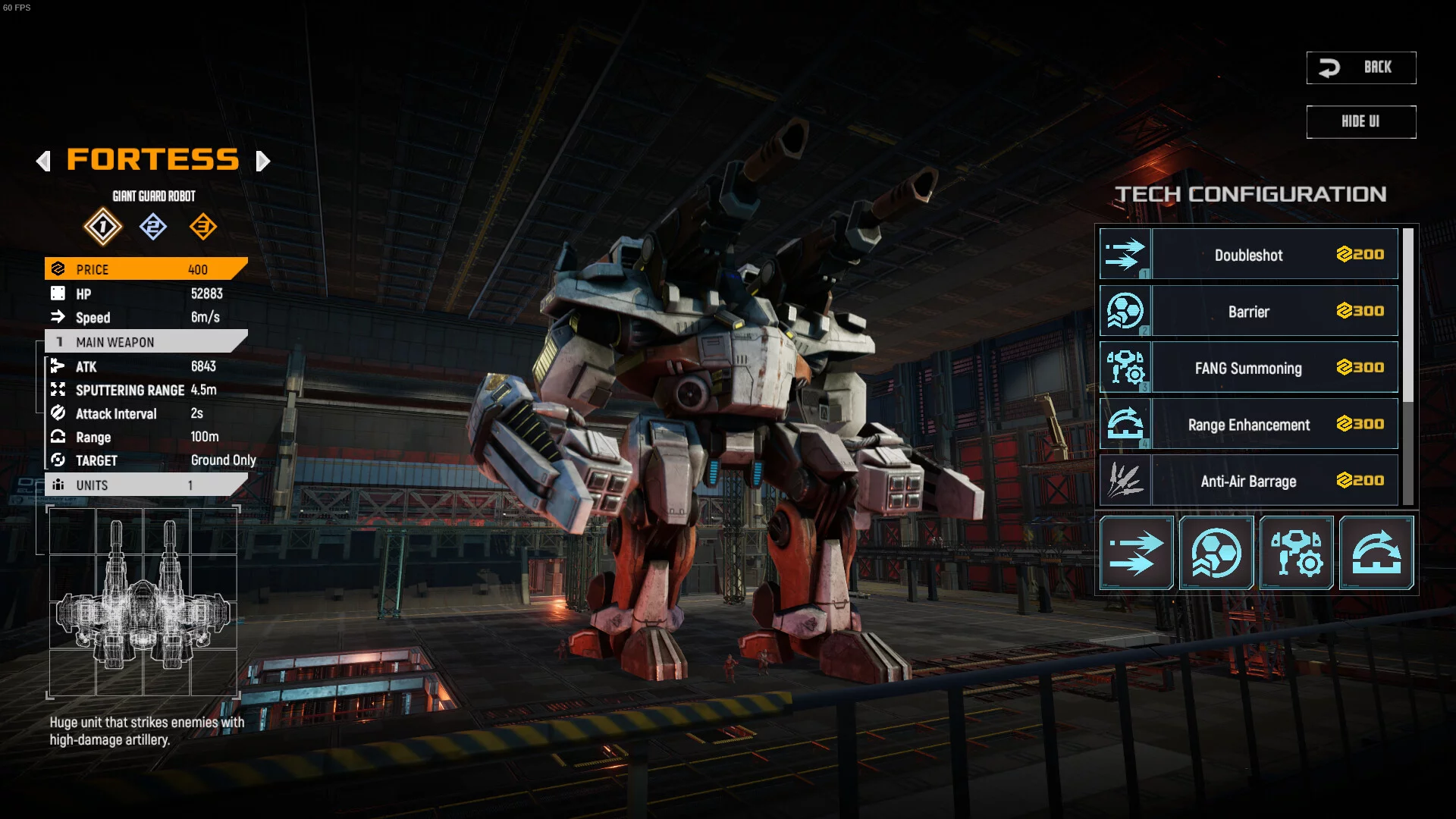Select level 2 diamond badge
Image resolution: width=1456 pixels, height=819 pixels.
coord(153,226)
